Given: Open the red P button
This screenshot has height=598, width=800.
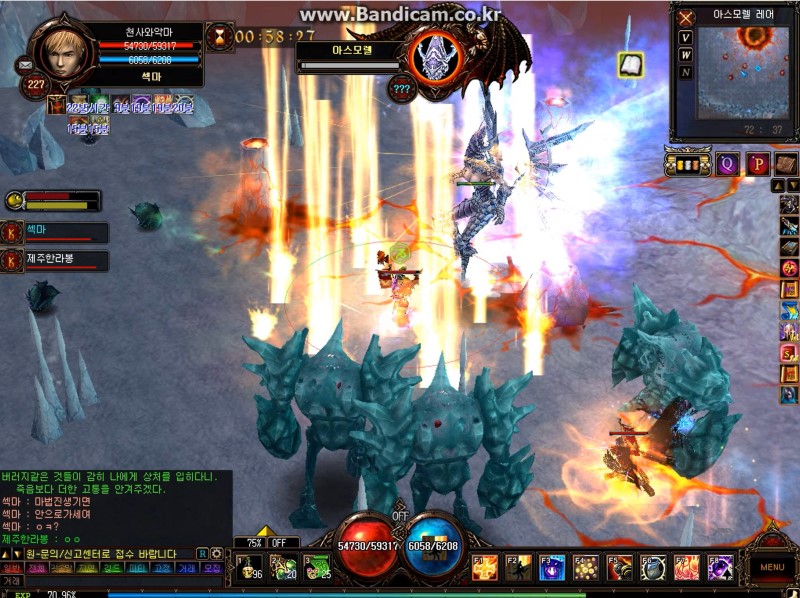Looking at the screenshot, I should (757, 165).
